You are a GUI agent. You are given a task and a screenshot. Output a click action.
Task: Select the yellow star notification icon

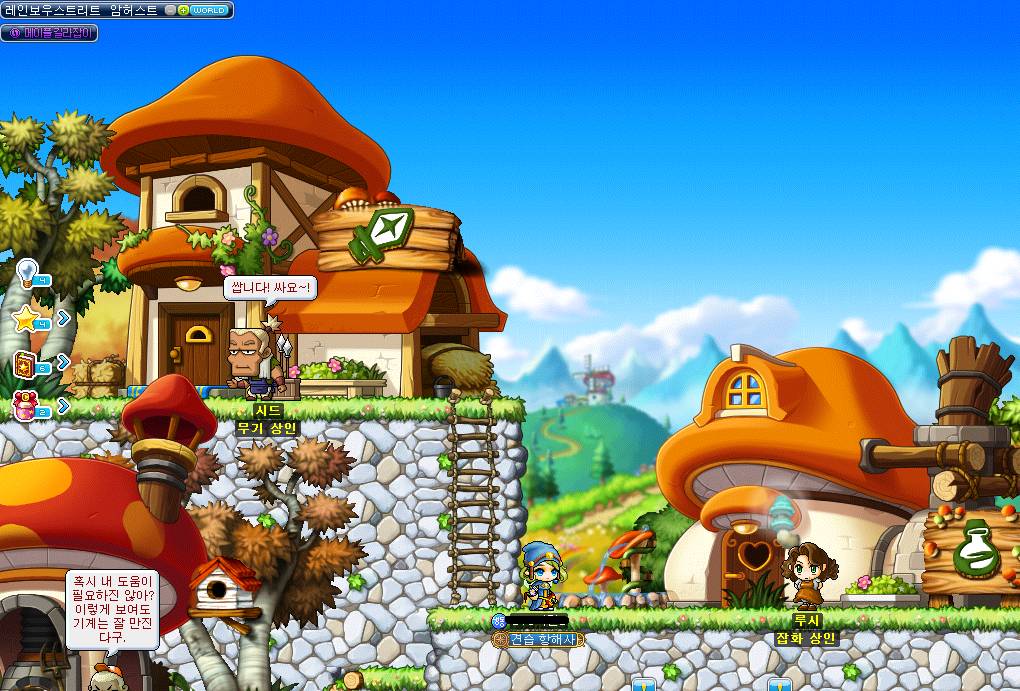(26, 318)
